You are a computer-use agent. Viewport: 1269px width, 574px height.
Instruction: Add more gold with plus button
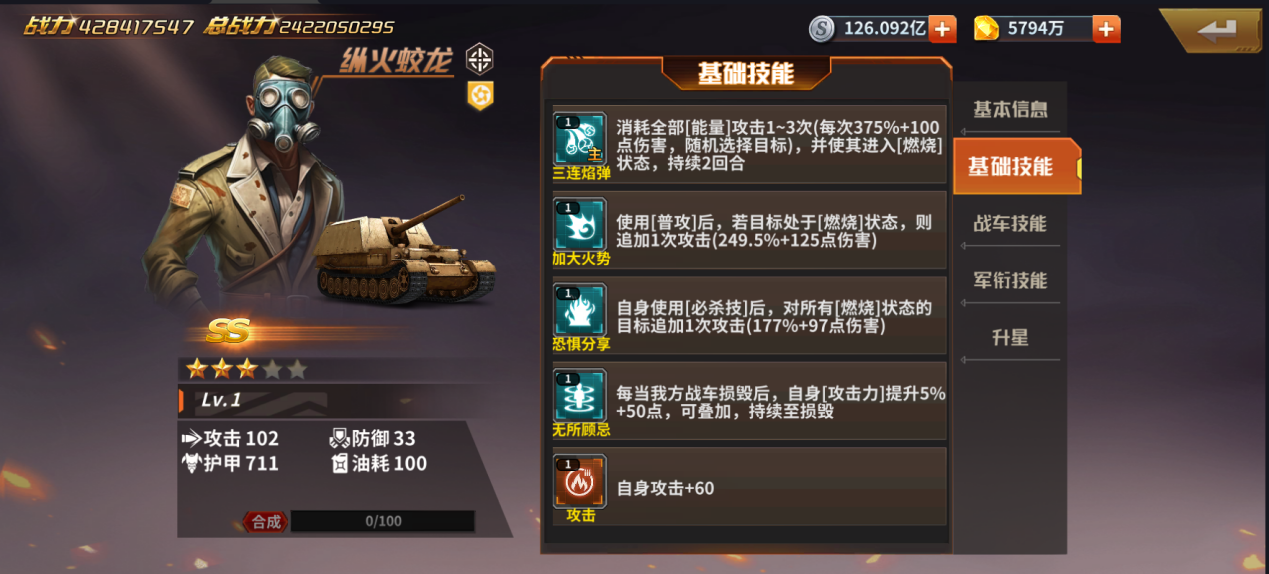pos(1106,29)
